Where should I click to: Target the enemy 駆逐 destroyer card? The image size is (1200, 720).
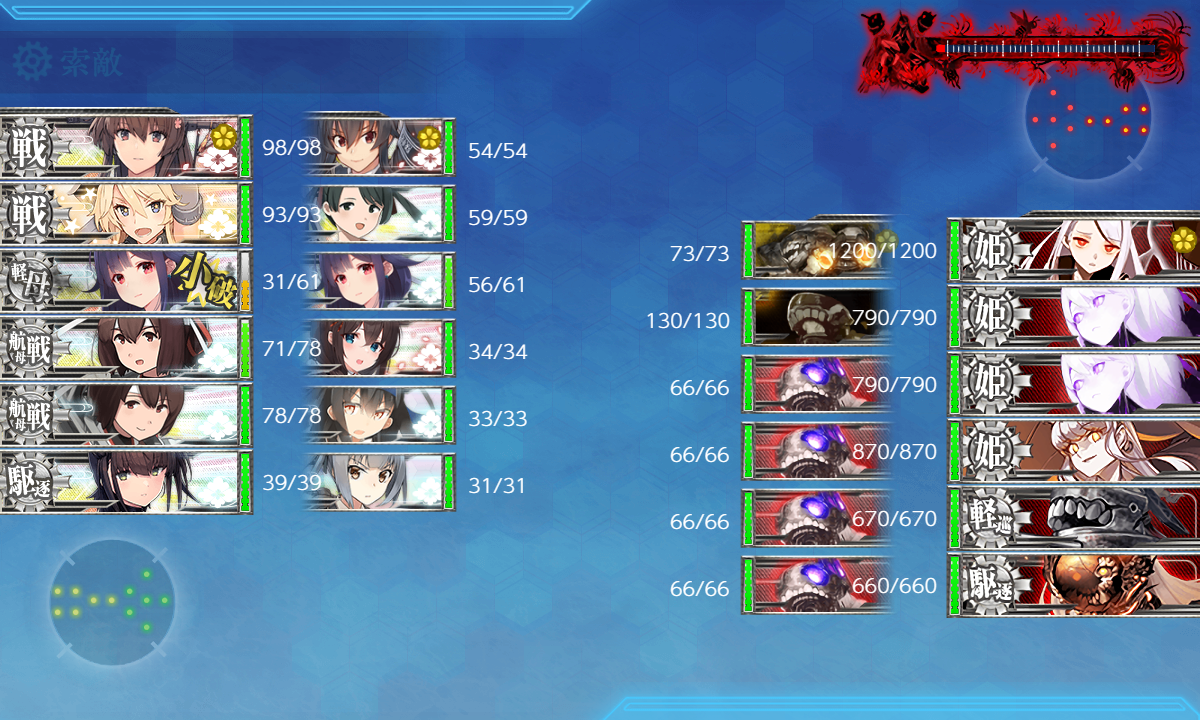tap(1075, 585)
